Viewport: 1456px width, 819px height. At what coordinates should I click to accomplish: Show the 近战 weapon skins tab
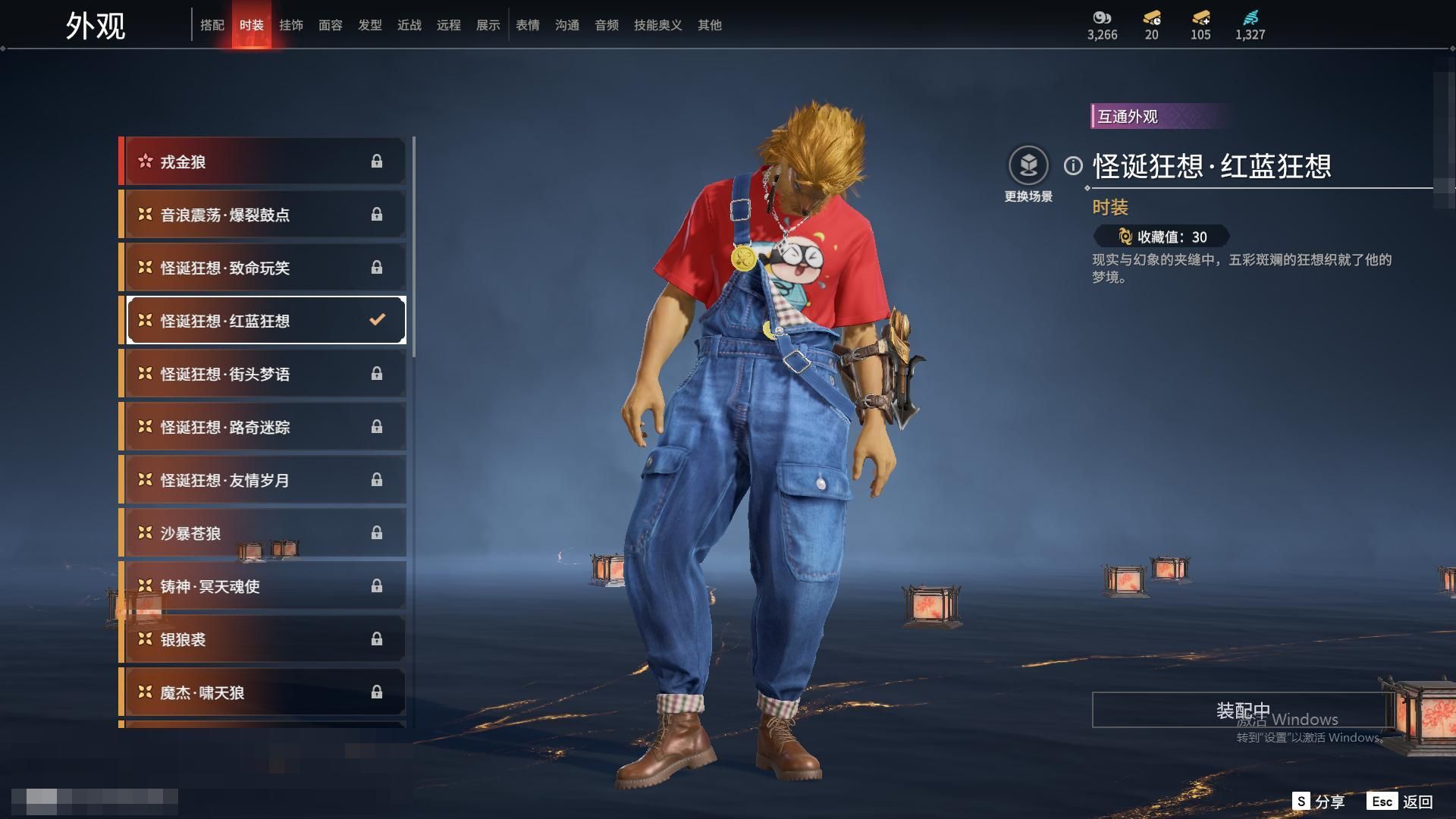pyautogui.click(x=409, y=25)
